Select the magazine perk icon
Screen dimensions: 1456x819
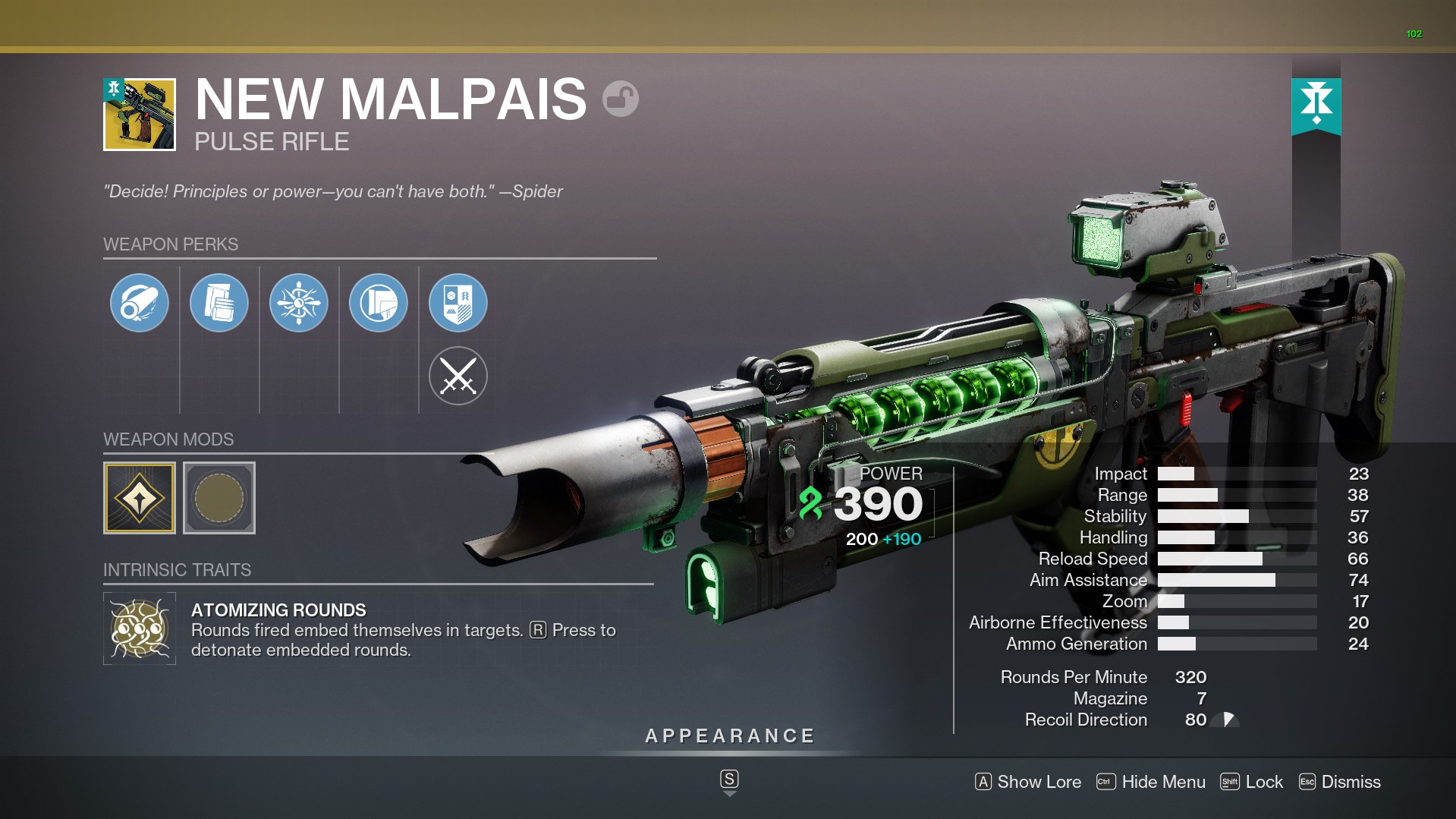[x=219, y=303]
